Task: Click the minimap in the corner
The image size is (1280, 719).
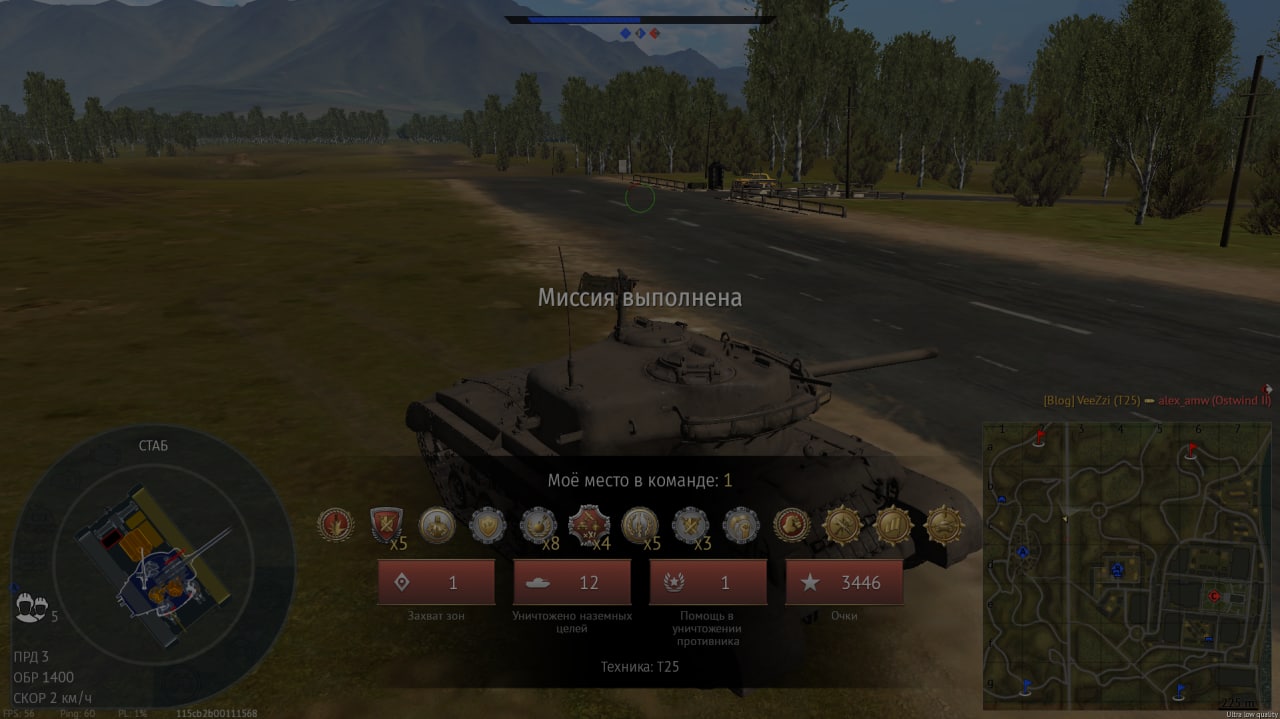Action: pos(1127,565)
